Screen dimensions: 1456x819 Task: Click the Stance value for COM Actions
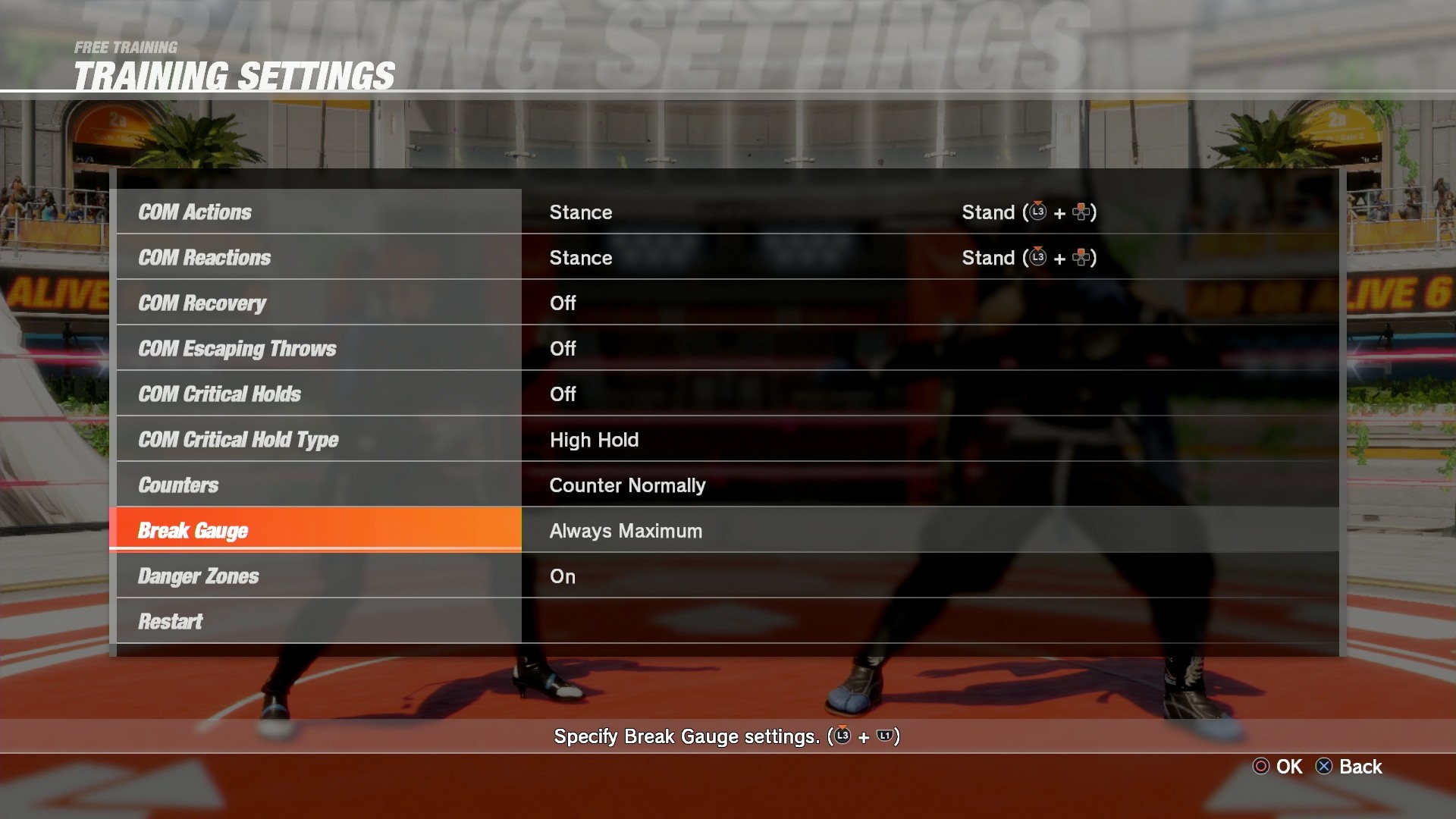pyautogui.click(x=581, y=212)
